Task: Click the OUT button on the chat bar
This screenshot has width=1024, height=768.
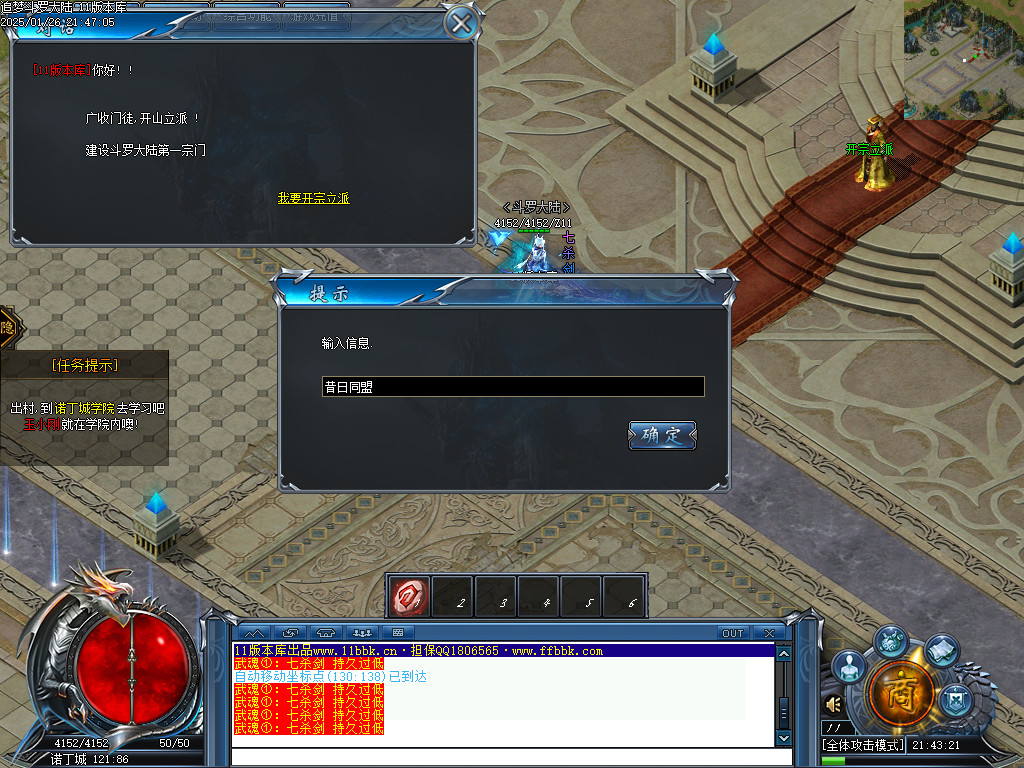Action: [x=733, y=633]
